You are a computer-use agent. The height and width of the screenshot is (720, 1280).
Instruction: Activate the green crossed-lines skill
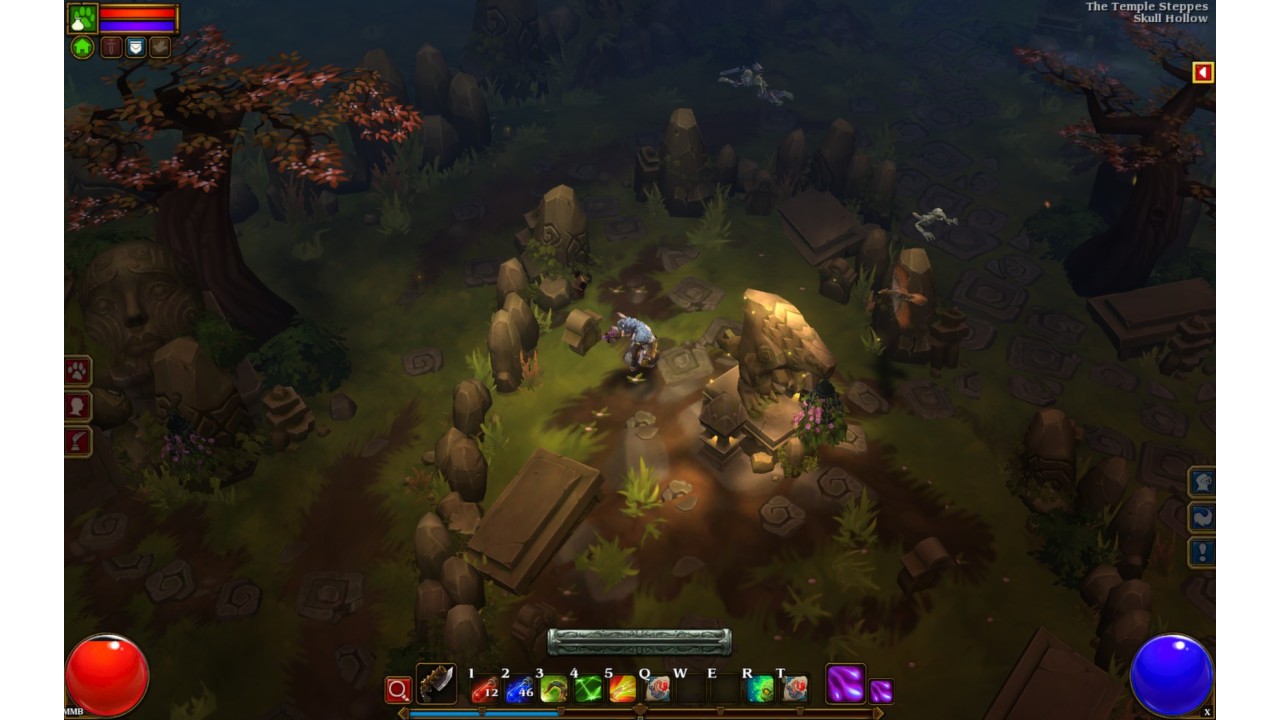tap(588, 688)
